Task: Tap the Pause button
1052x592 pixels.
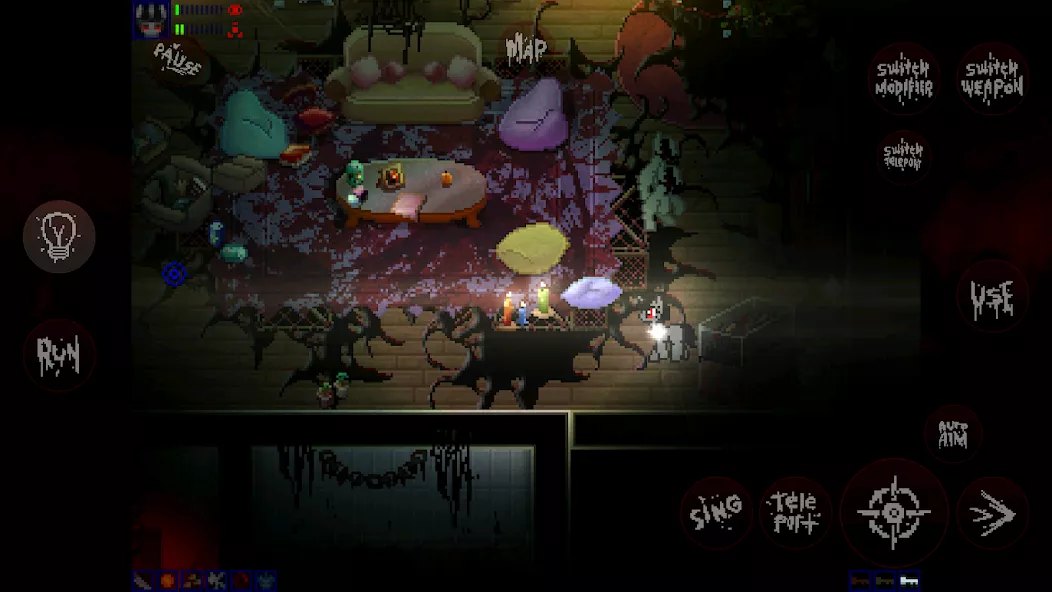Action: click(x=178, y=62)
